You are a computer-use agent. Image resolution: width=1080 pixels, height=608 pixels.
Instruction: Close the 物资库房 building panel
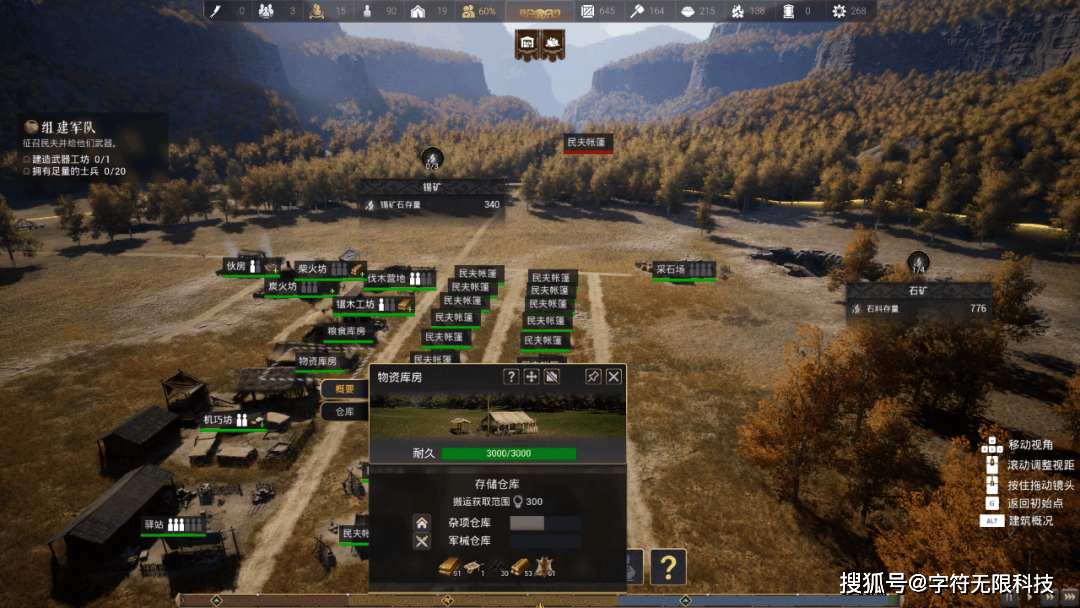pyautogui.click(x=614, y=376)
